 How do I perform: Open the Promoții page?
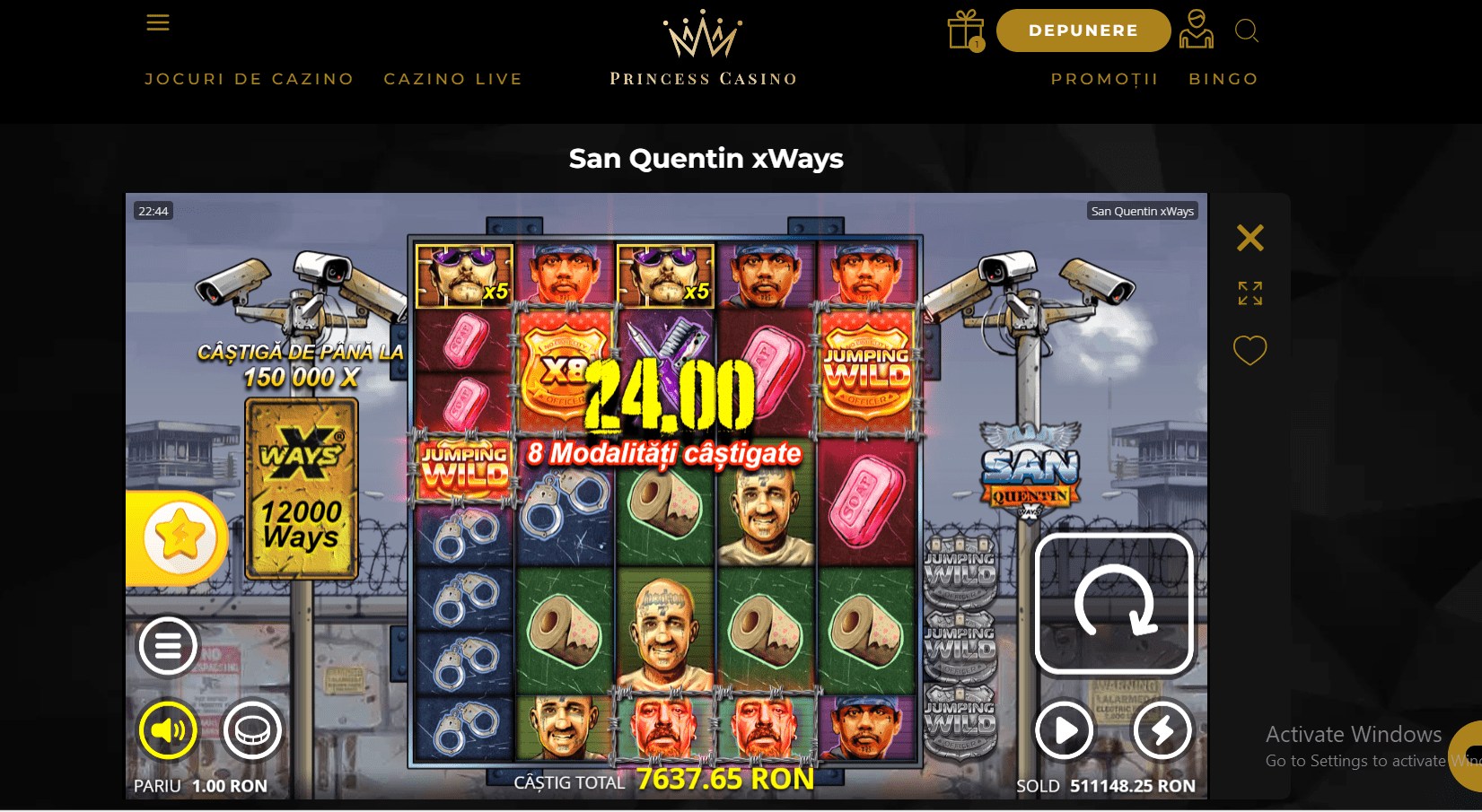1105,79
